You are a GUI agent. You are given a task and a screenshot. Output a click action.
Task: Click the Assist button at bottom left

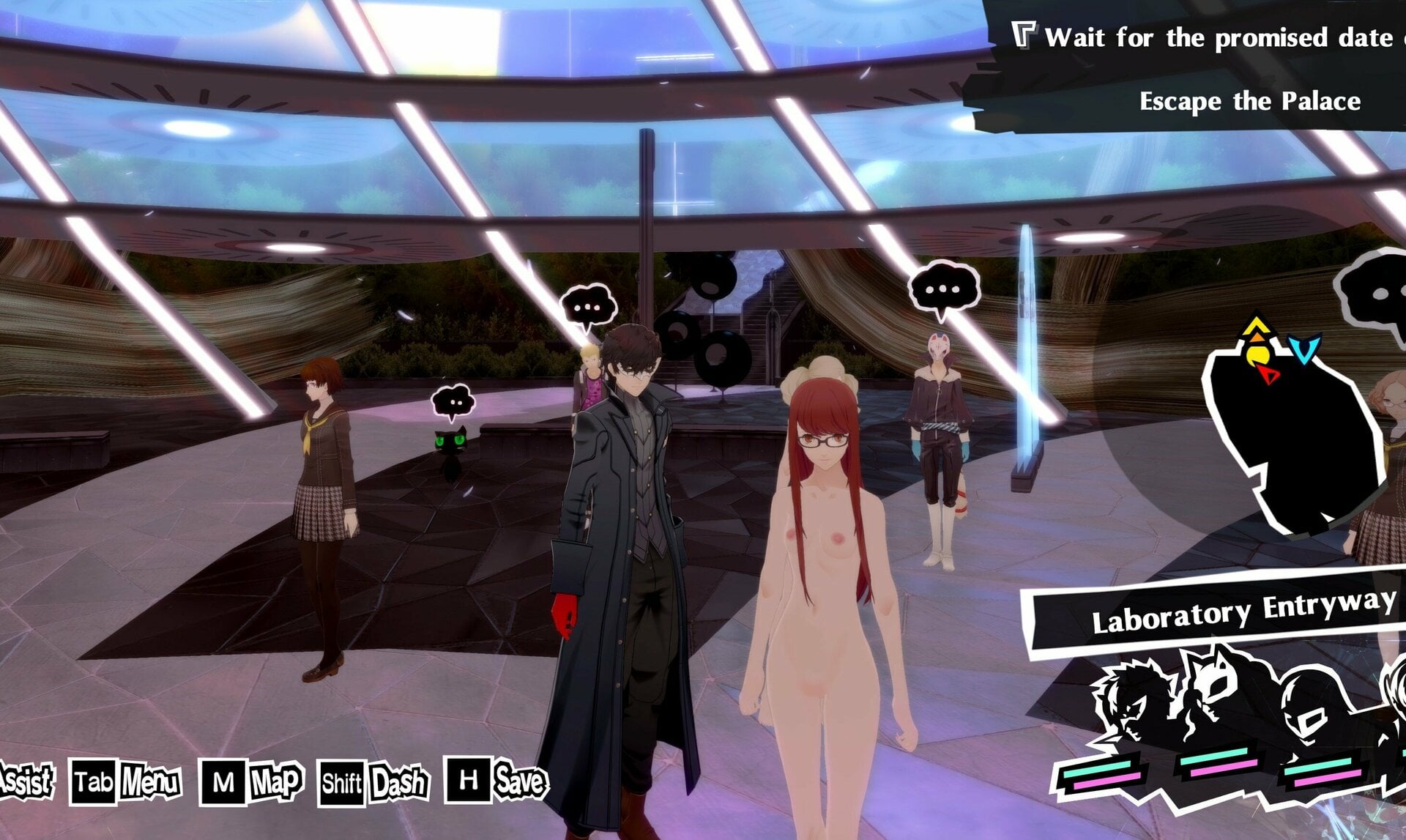tap(24, 779)
